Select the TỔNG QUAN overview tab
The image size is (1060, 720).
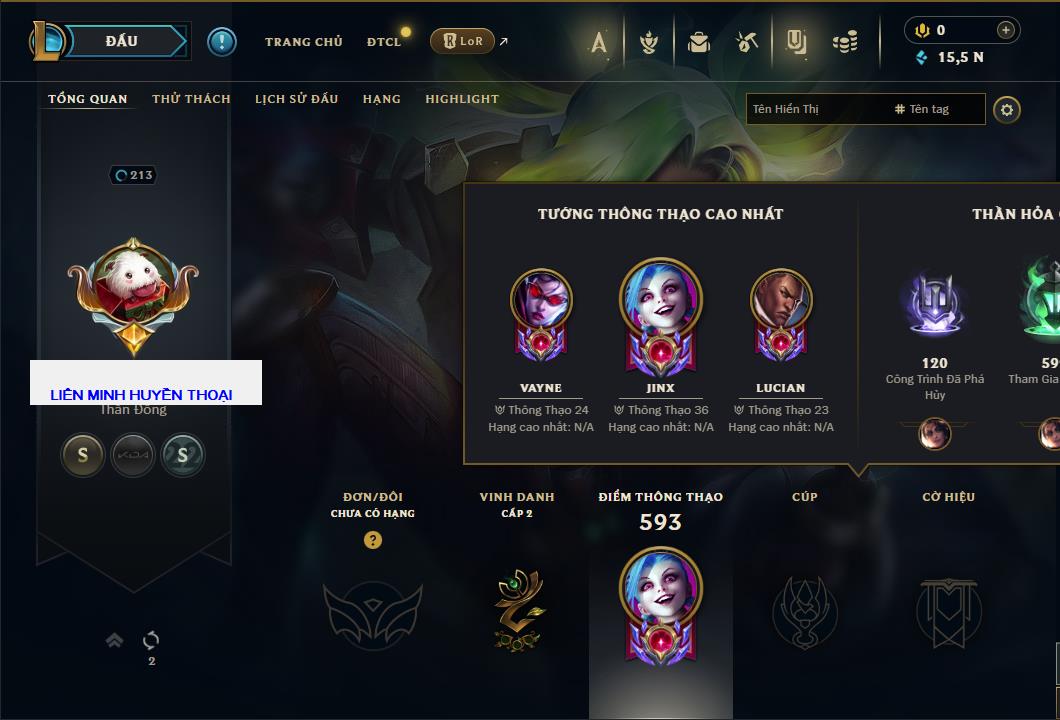point(88,99)
